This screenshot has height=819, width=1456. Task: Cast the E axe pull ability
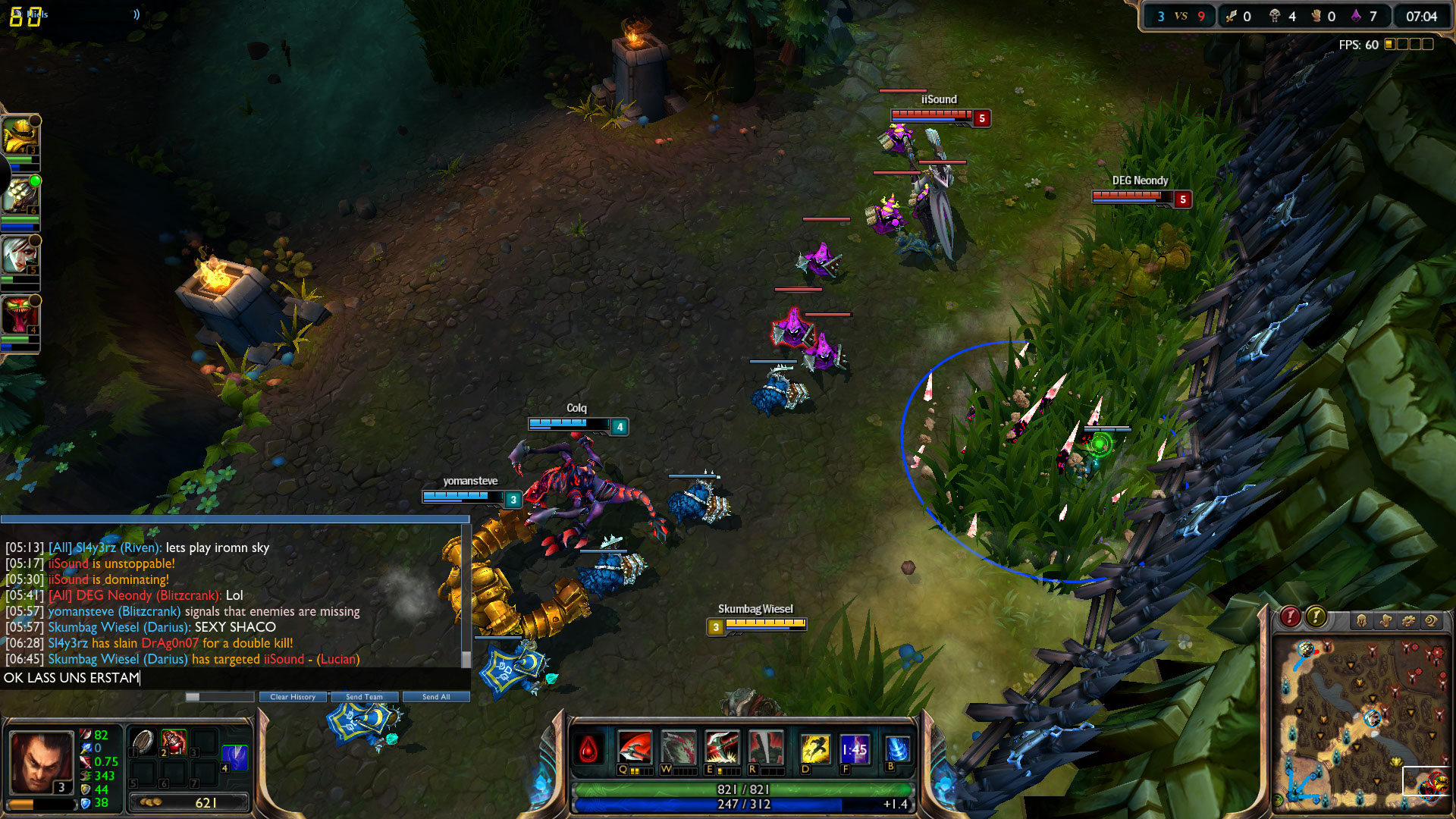pyautogui.click(x=721, y=748)
